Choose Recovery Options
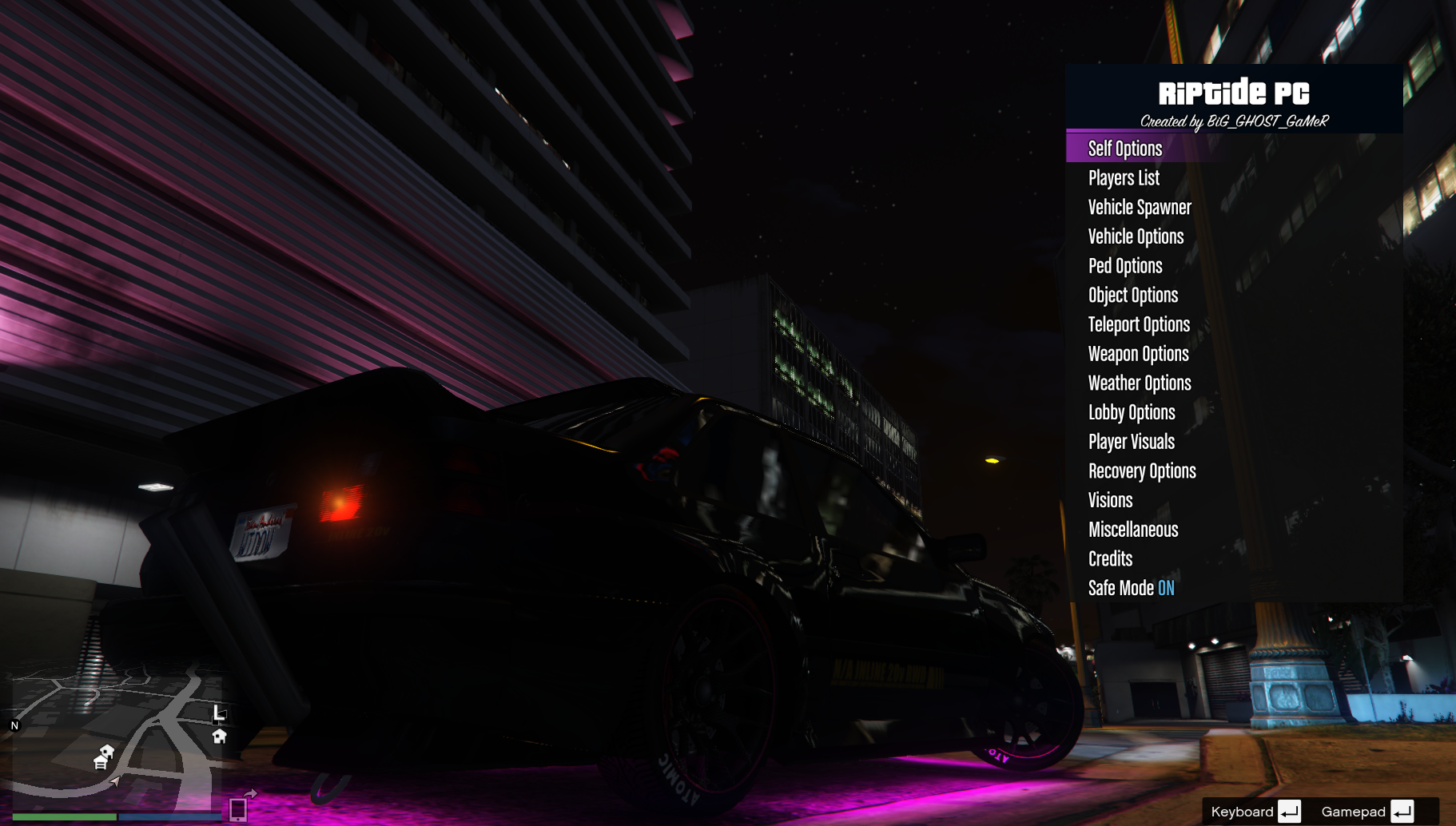Viewport: 1456px width, 826px height. click(1142, 471)
